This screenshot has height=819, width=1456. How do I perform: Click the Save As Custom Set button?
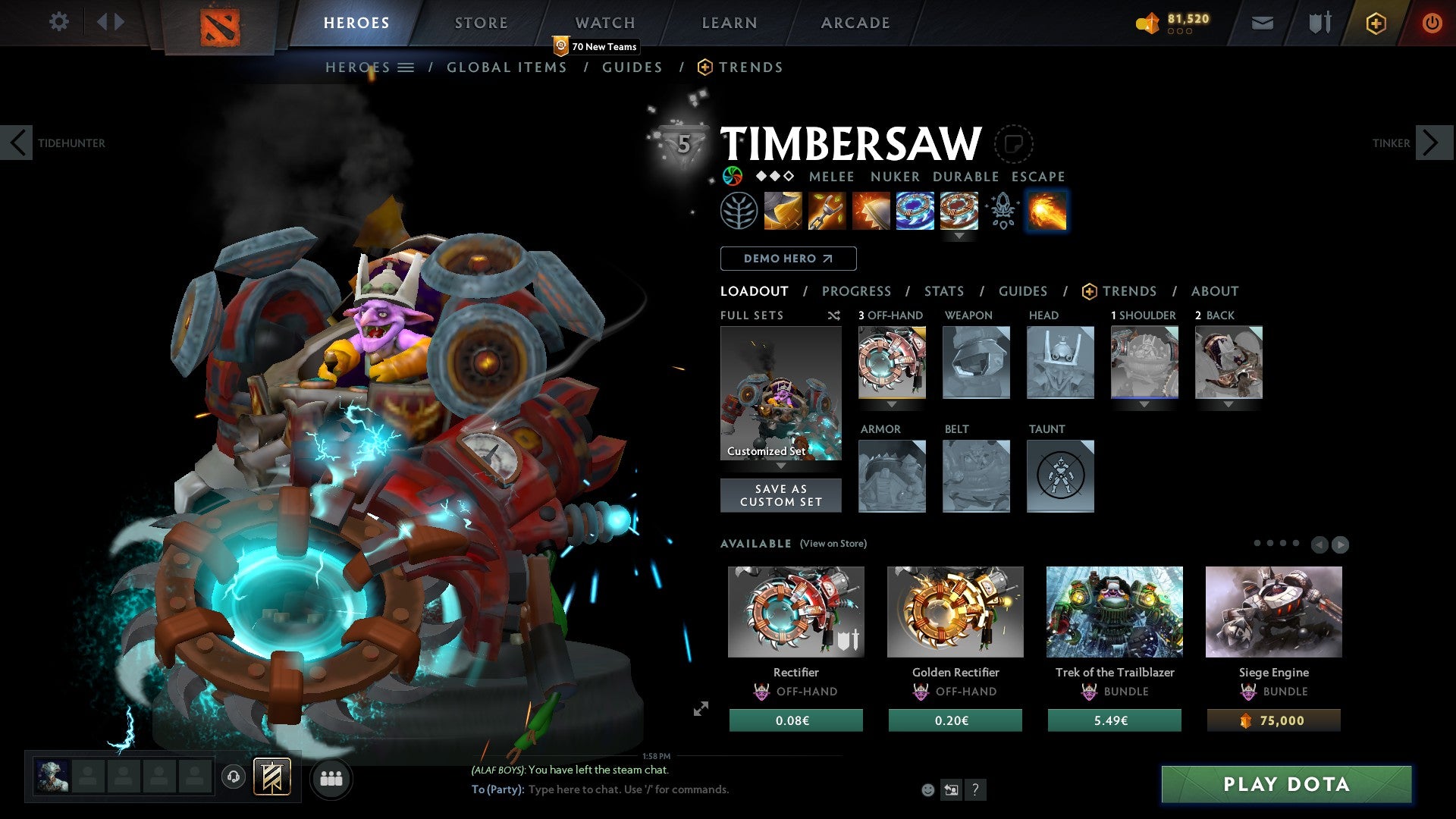coord(780,495)
